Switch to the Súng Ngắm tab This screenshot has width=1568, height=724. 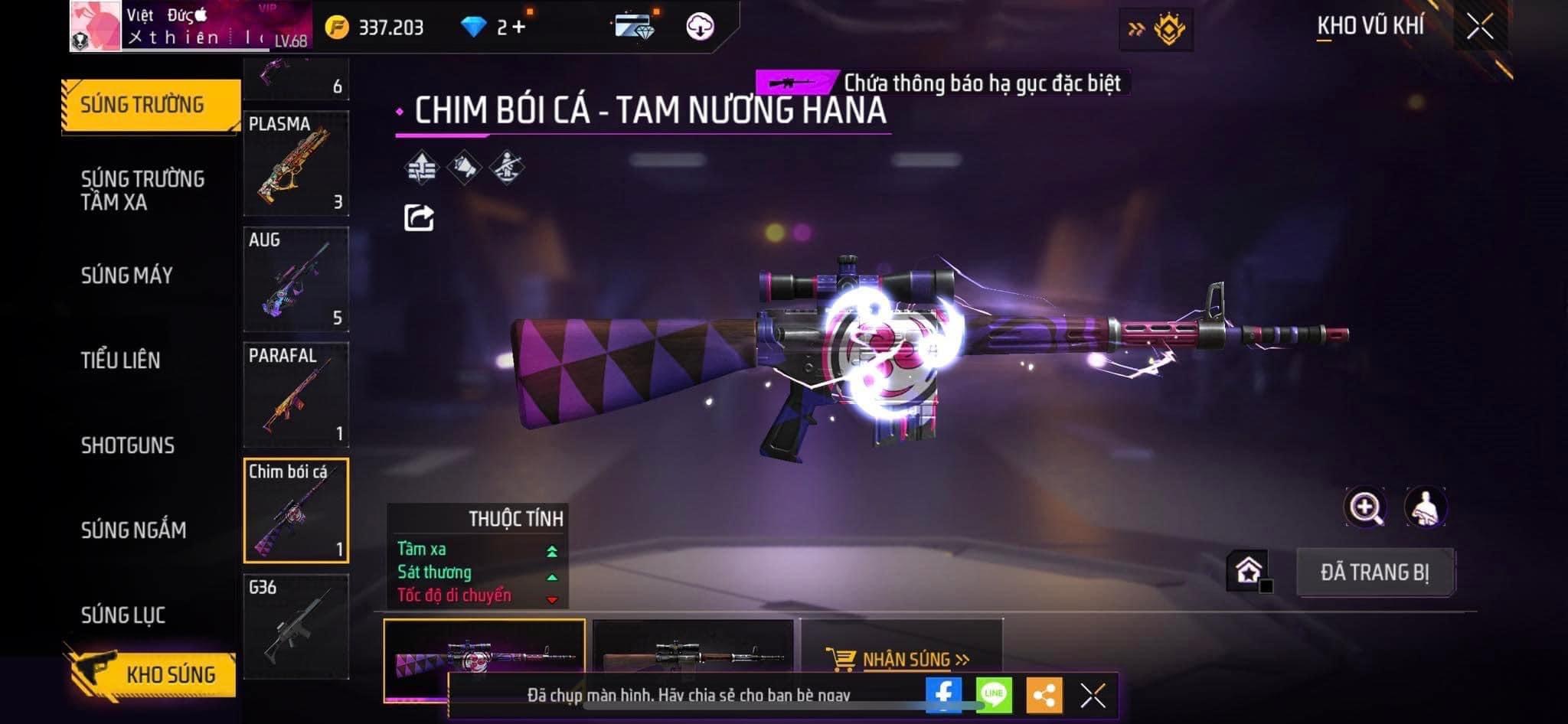[x=134, y=530]
